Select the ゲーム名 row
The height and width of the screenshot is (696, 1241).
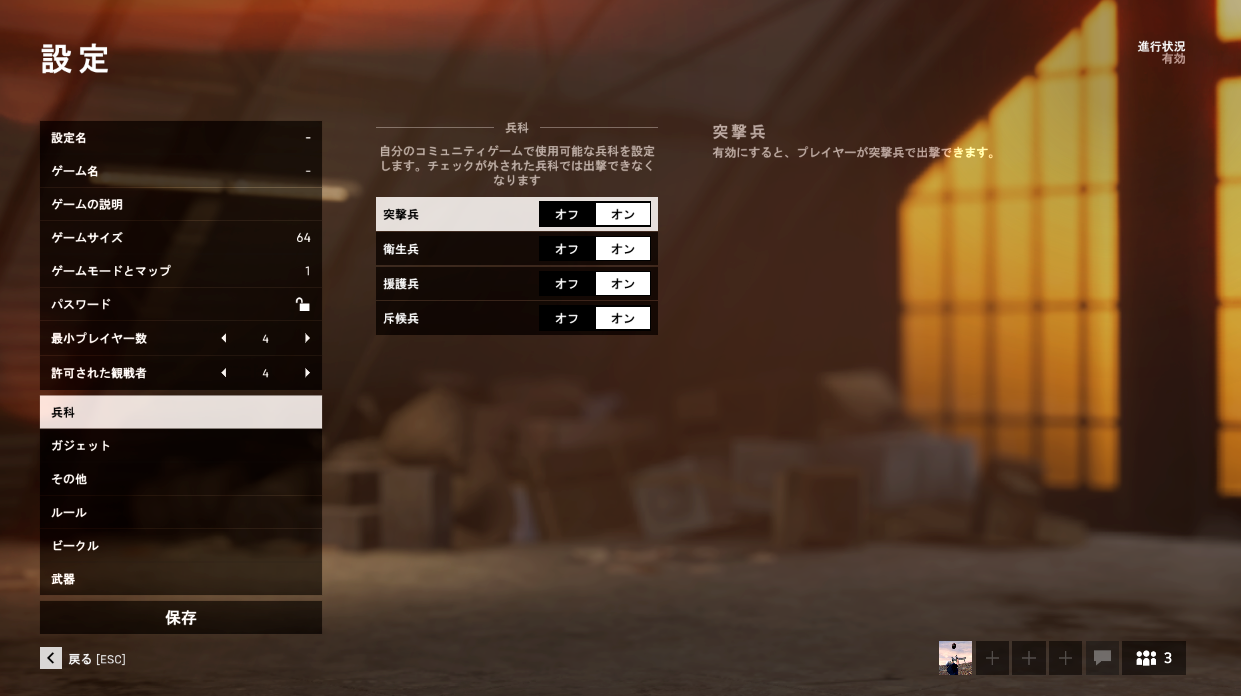(x=180, y=171)
